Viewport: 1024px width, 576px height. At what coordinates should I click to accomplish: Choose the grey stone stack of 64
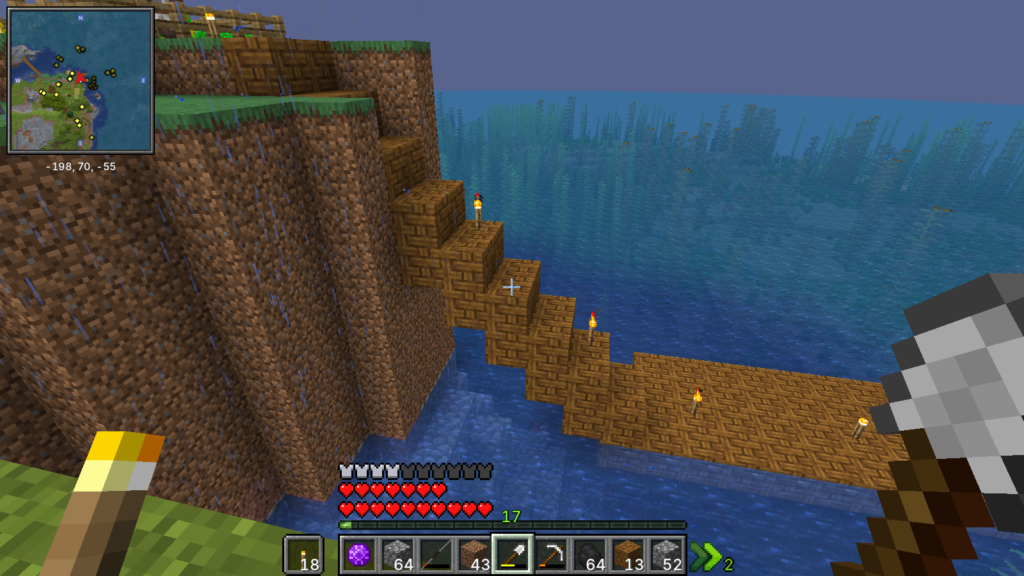click(x=397, y=554)
